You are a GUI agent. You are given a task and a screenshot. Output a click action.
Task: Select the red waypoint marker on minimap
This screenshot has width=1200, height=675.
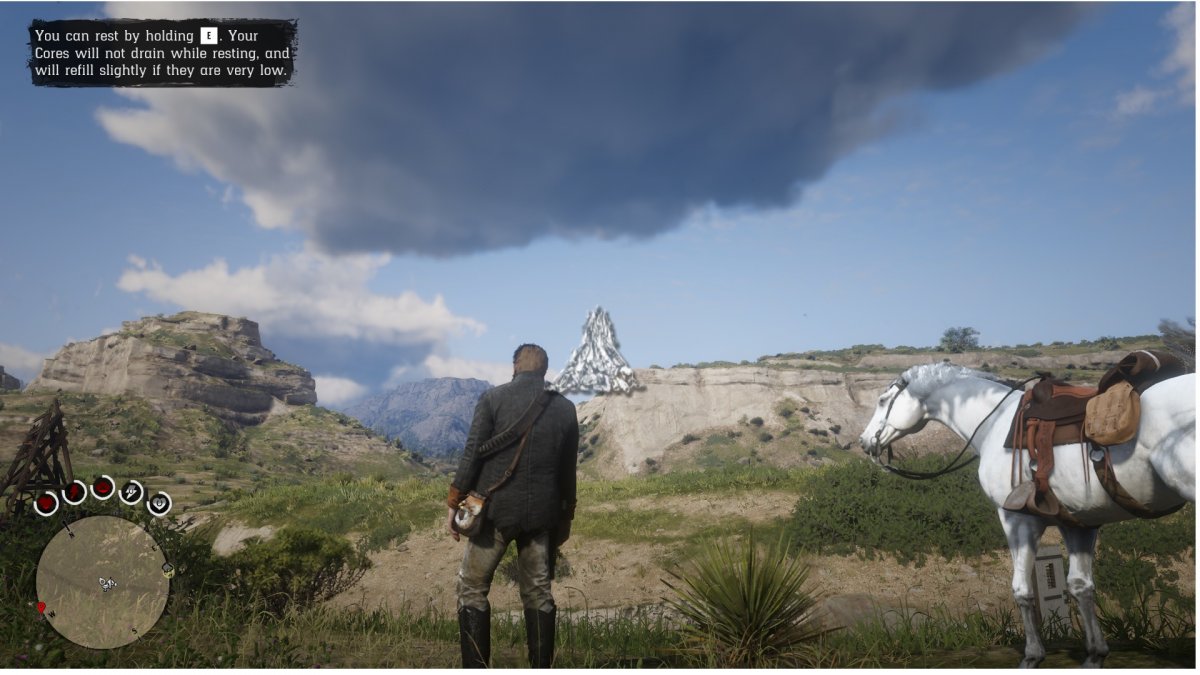(42, 607)
